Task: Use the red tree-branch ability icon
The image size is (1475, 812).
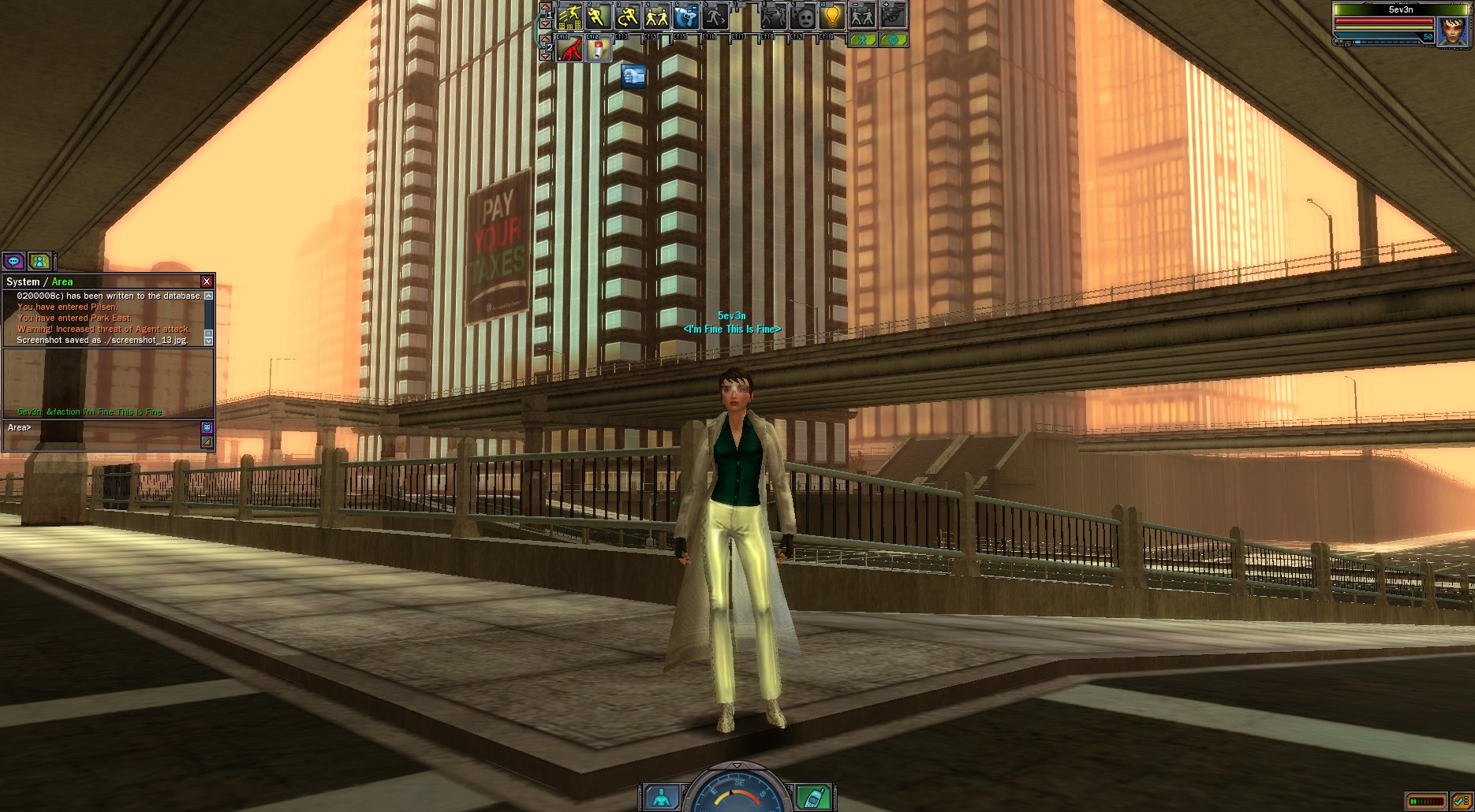Action: point(569,50)
